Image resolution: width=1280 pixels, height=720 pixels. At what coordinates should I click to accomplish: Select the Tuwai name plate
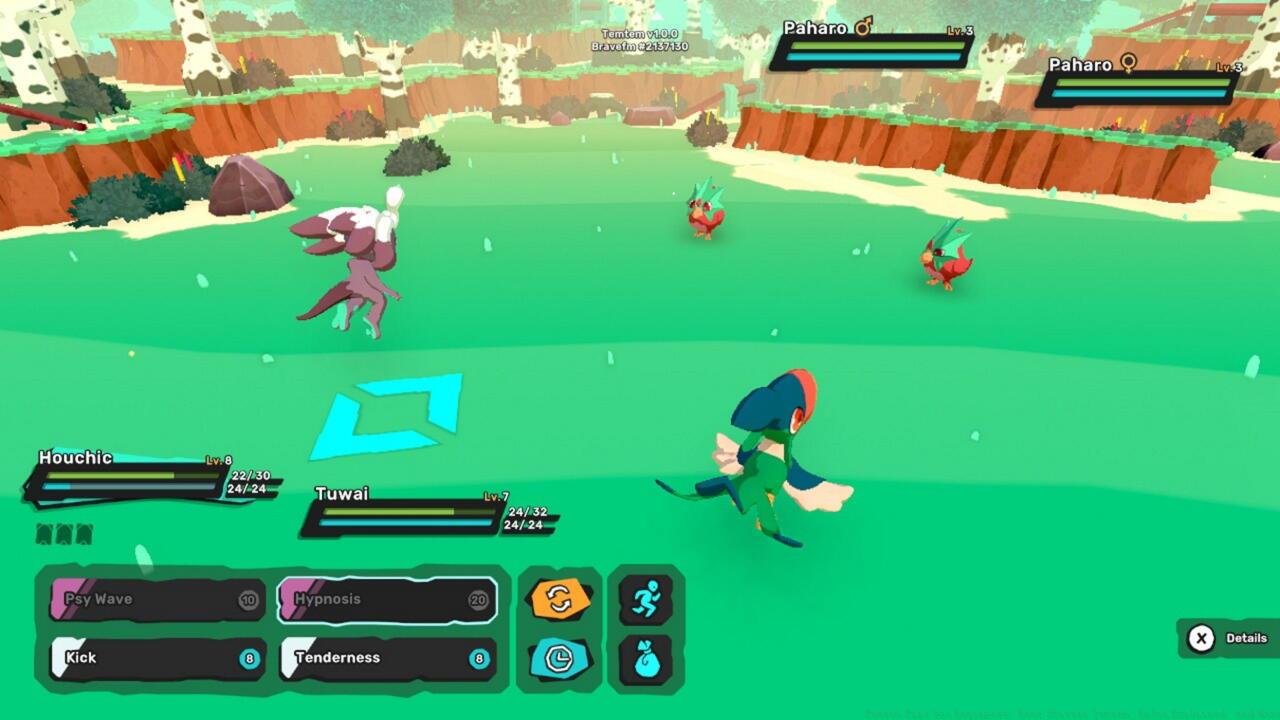click(343, 493)
